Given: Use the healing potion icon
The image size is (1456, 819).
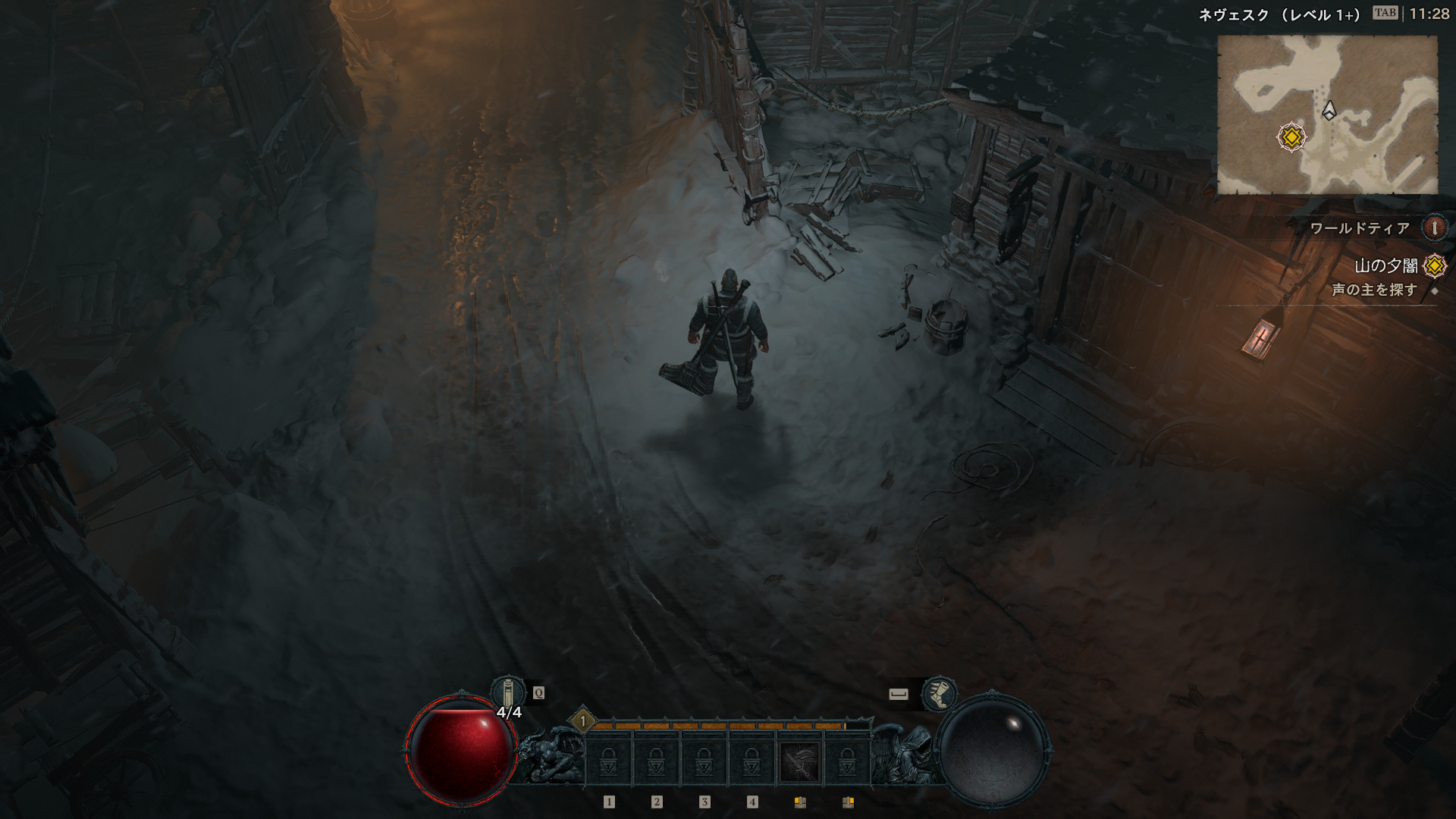Looking at the screenshot, I should pos(508,692).
